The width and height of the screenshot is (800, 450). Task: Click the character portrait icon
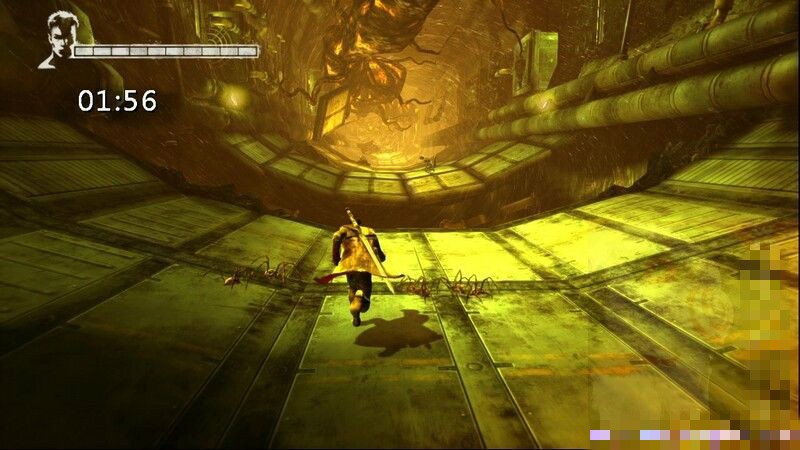click(x=59, y=40)
